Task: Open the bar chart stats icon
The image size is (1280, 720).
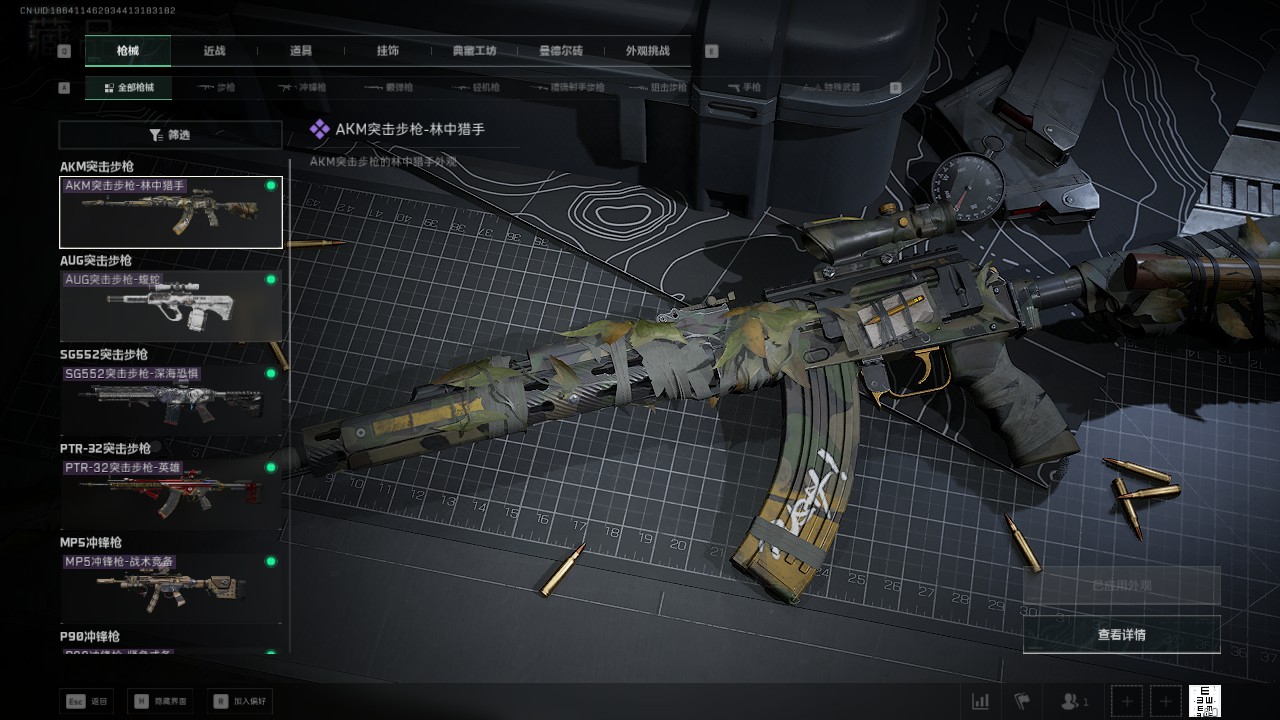Action: point(981,701)
